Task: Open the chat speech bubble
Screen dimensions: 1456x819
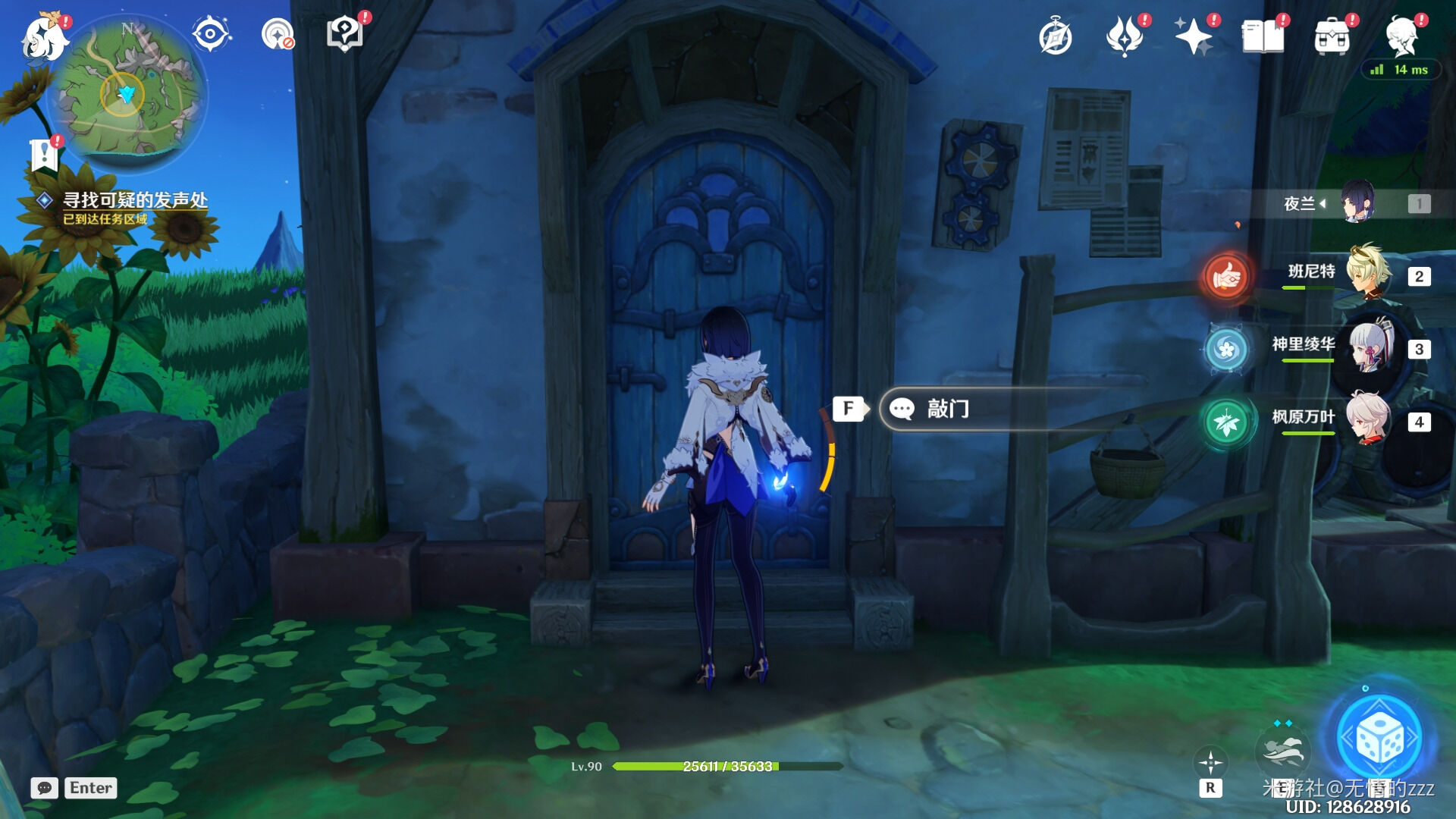Action: click(45, 788)
